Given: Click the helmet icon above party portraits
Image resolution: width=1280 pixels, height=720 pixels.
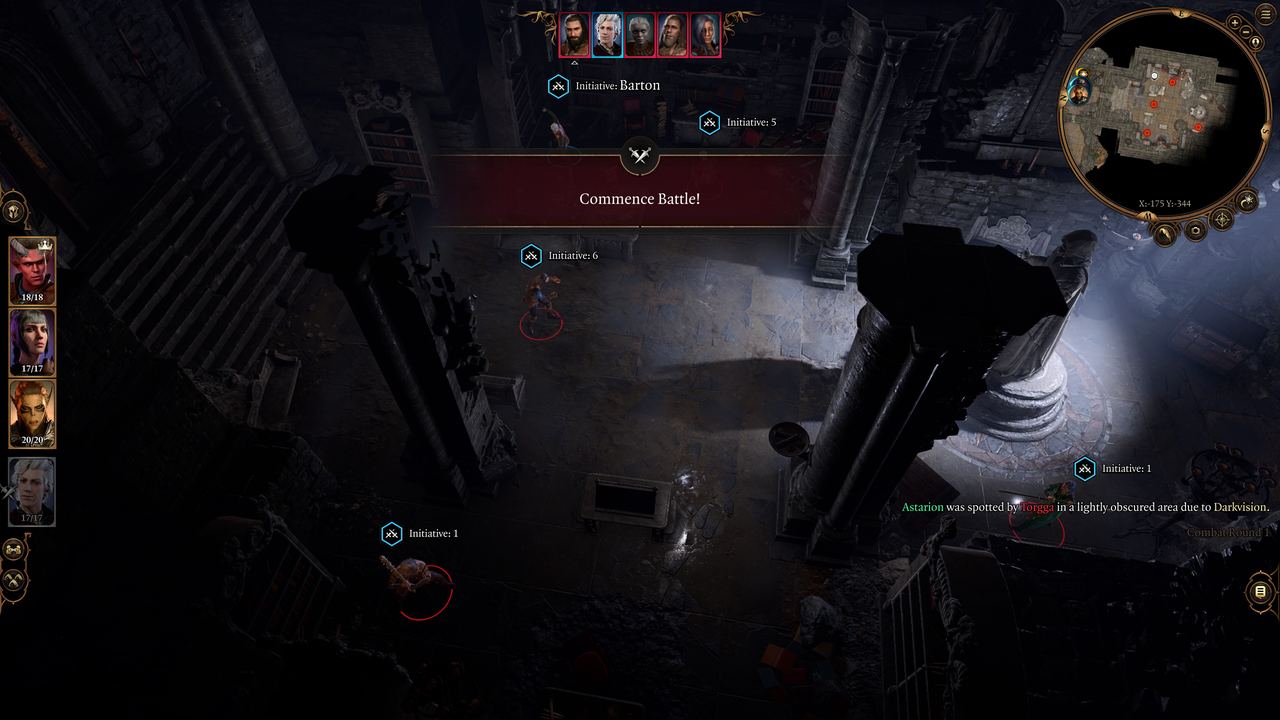Looking at the screenshot, I should (14, 211).
